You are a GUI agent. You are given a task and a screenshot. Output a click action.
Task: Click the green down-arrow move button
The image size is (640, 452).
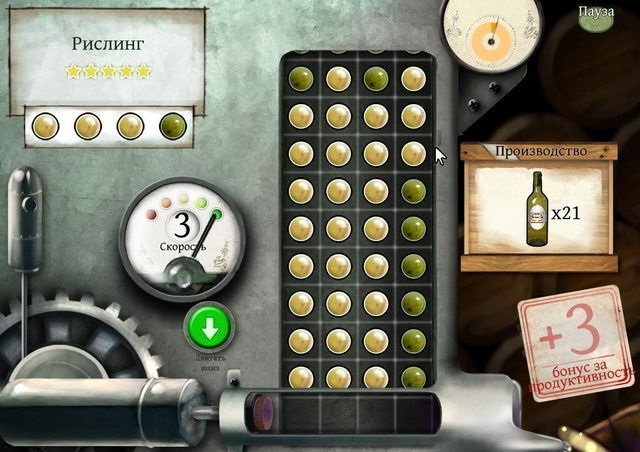[x=209, y=326]
